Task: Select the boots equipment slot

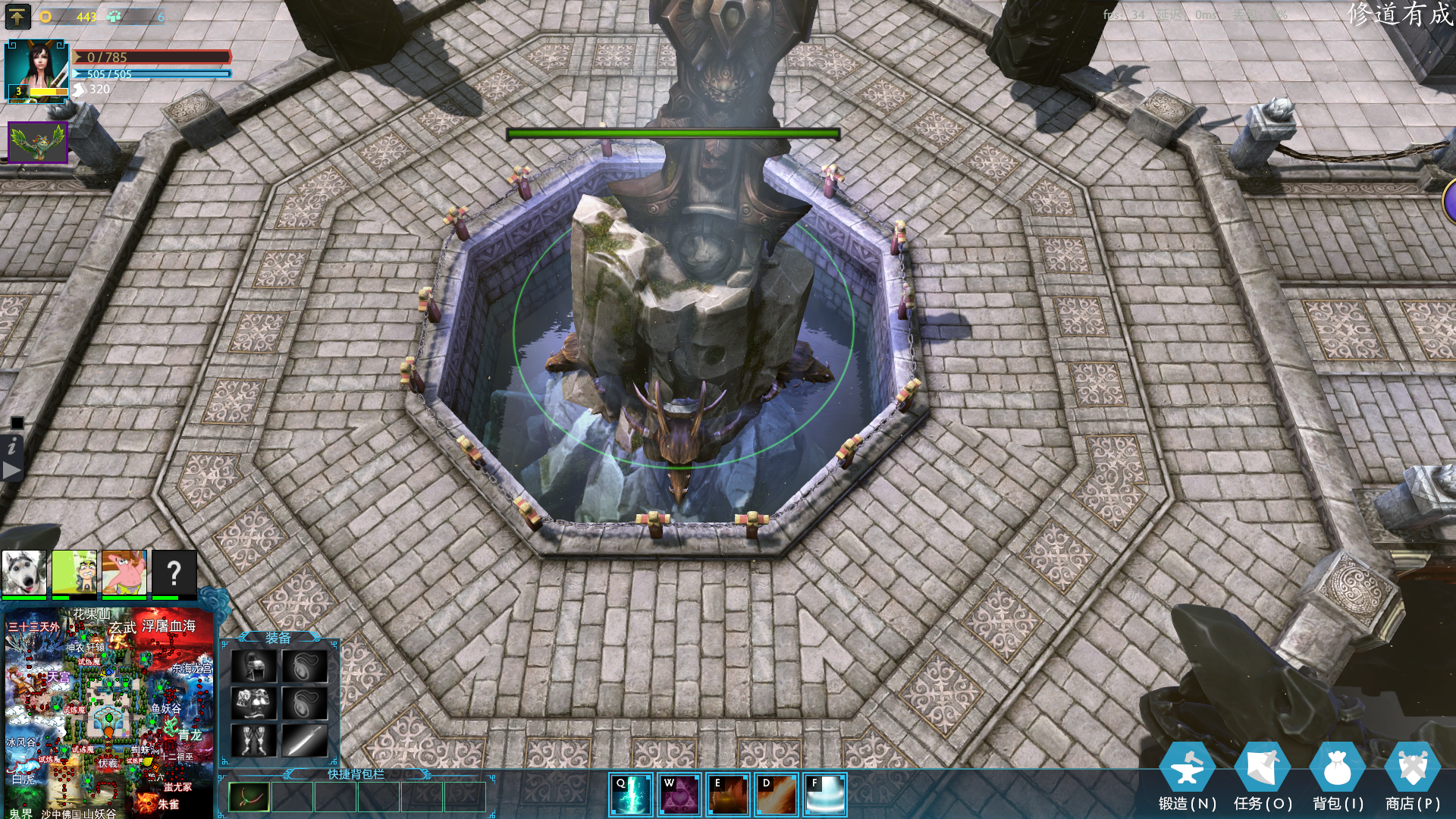Action: pyautogui.click(x=253, y=739)
